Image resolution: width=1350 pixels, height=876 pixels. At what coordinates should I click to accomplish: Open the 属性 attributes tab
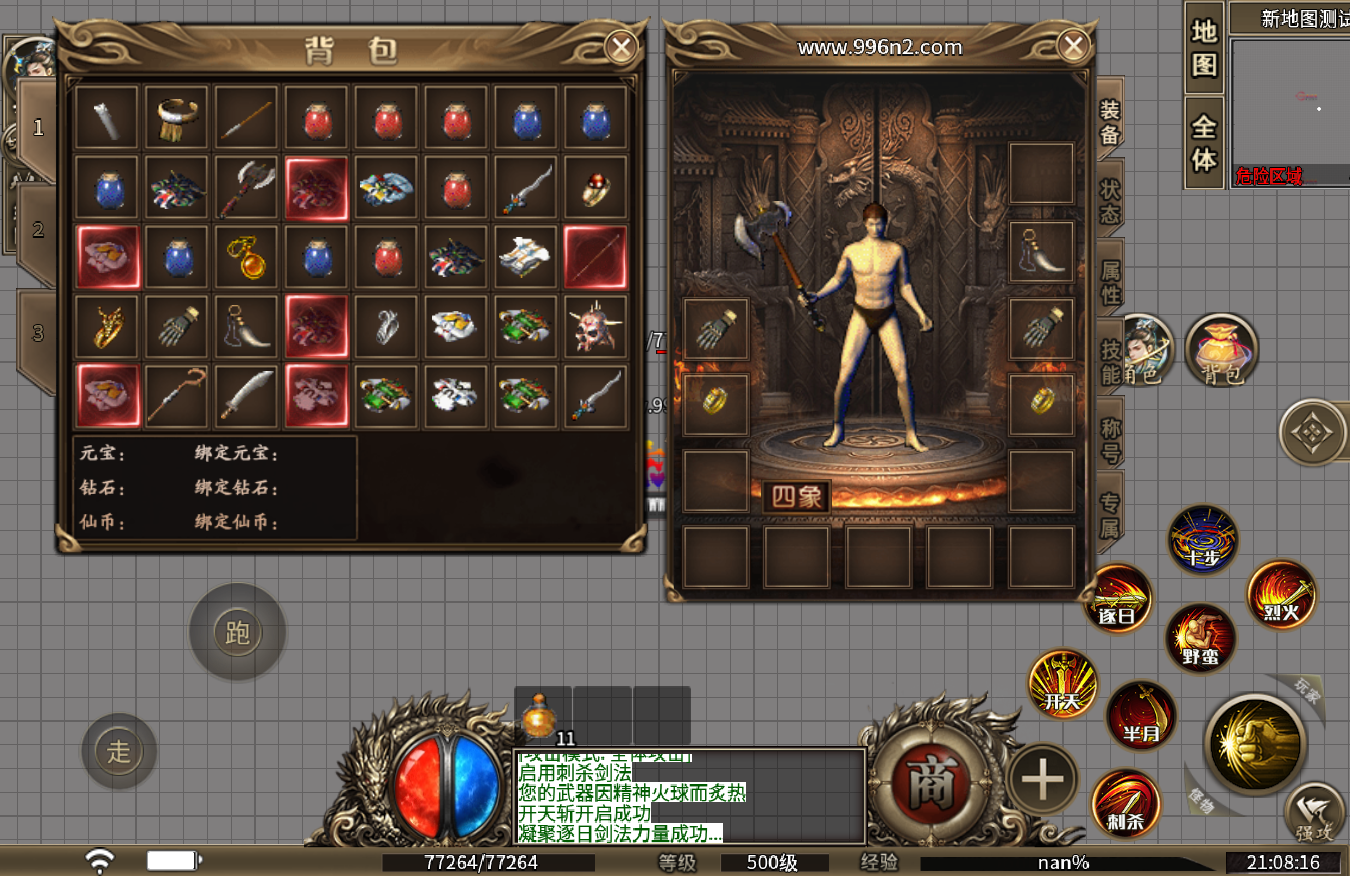(x=1110, y=282)
